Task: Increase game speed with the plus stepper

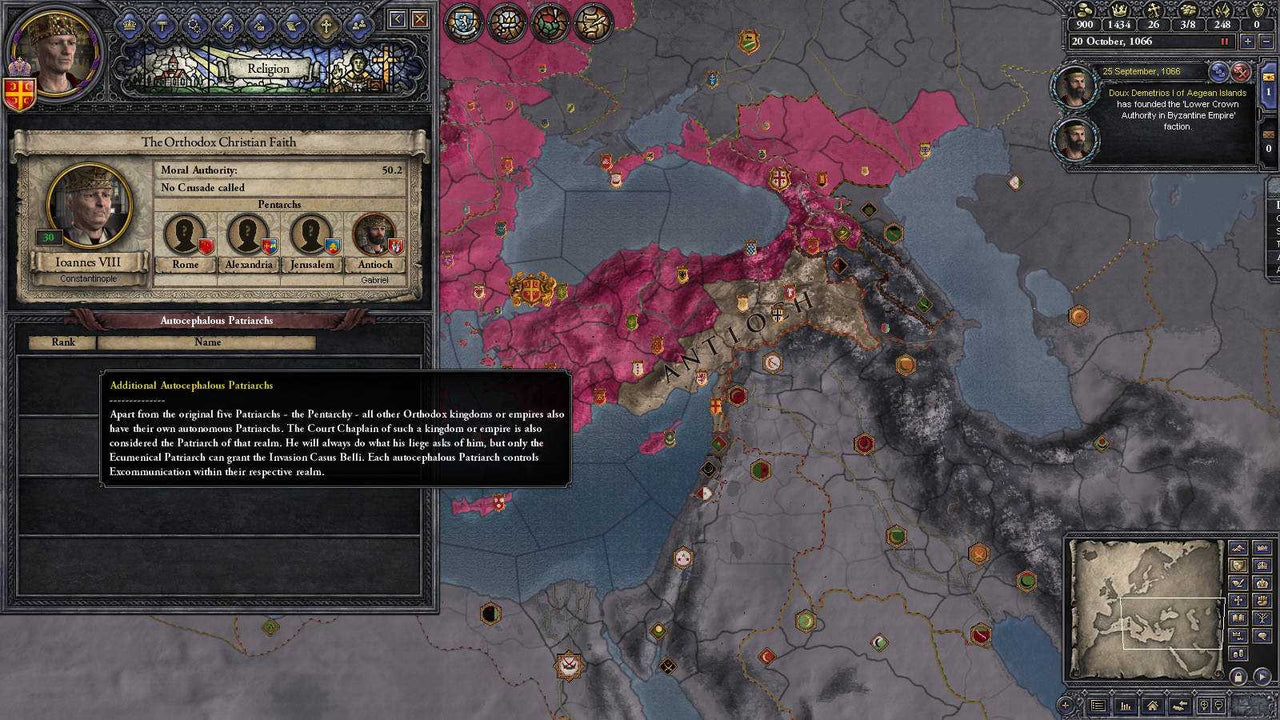Action: pyautogui.click(x=1247, y=41)
